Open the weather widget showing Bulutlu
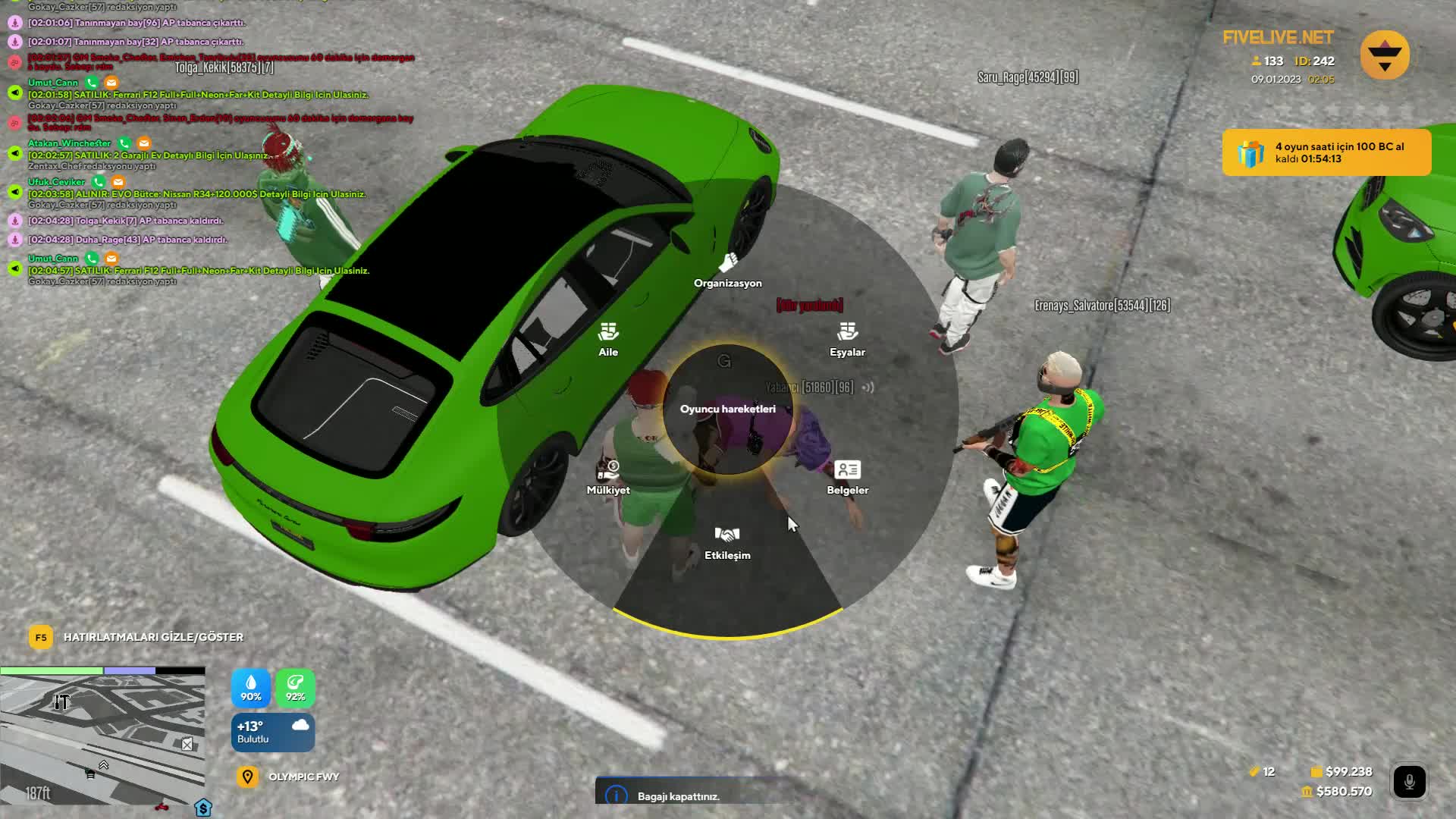 pos(272,733)
